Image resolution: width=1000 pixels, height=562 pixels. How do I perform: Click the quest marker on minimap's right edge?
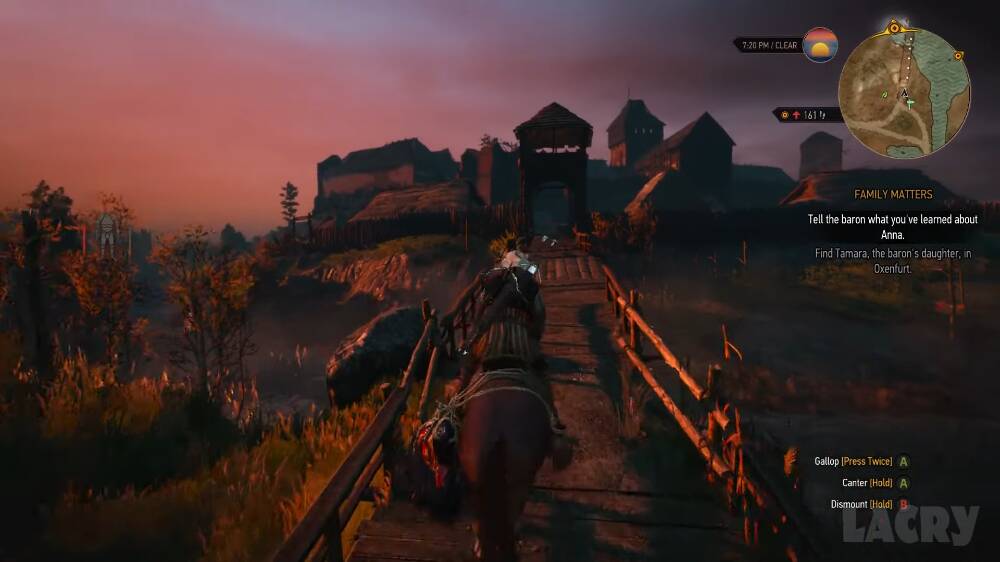(958, 56)
